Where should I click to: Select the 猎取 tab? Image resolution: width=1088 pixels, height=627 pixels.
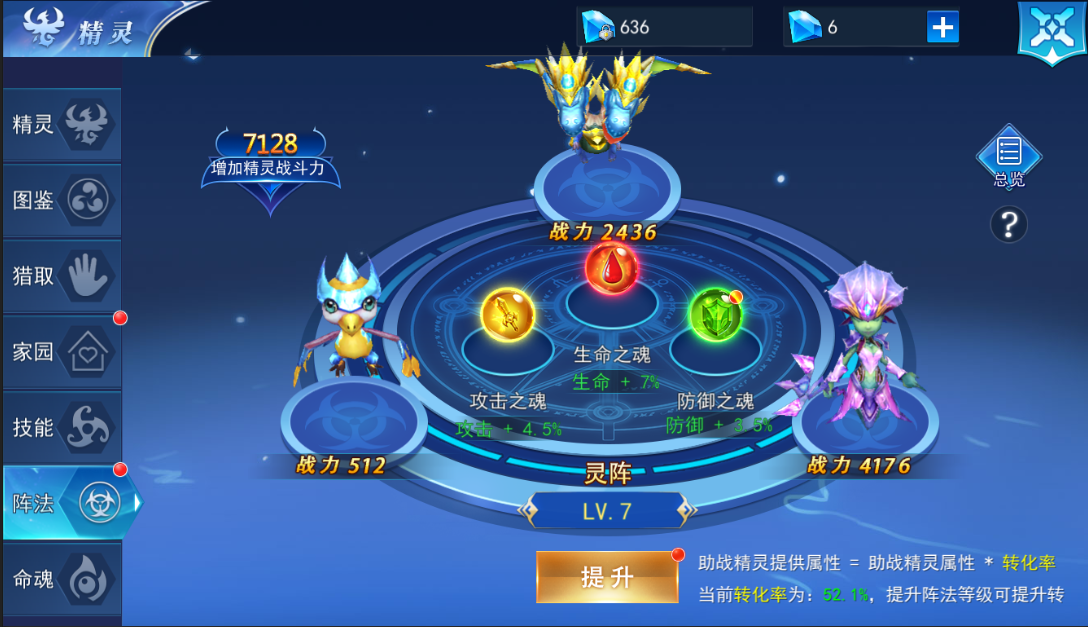click(x=62, y=276)
